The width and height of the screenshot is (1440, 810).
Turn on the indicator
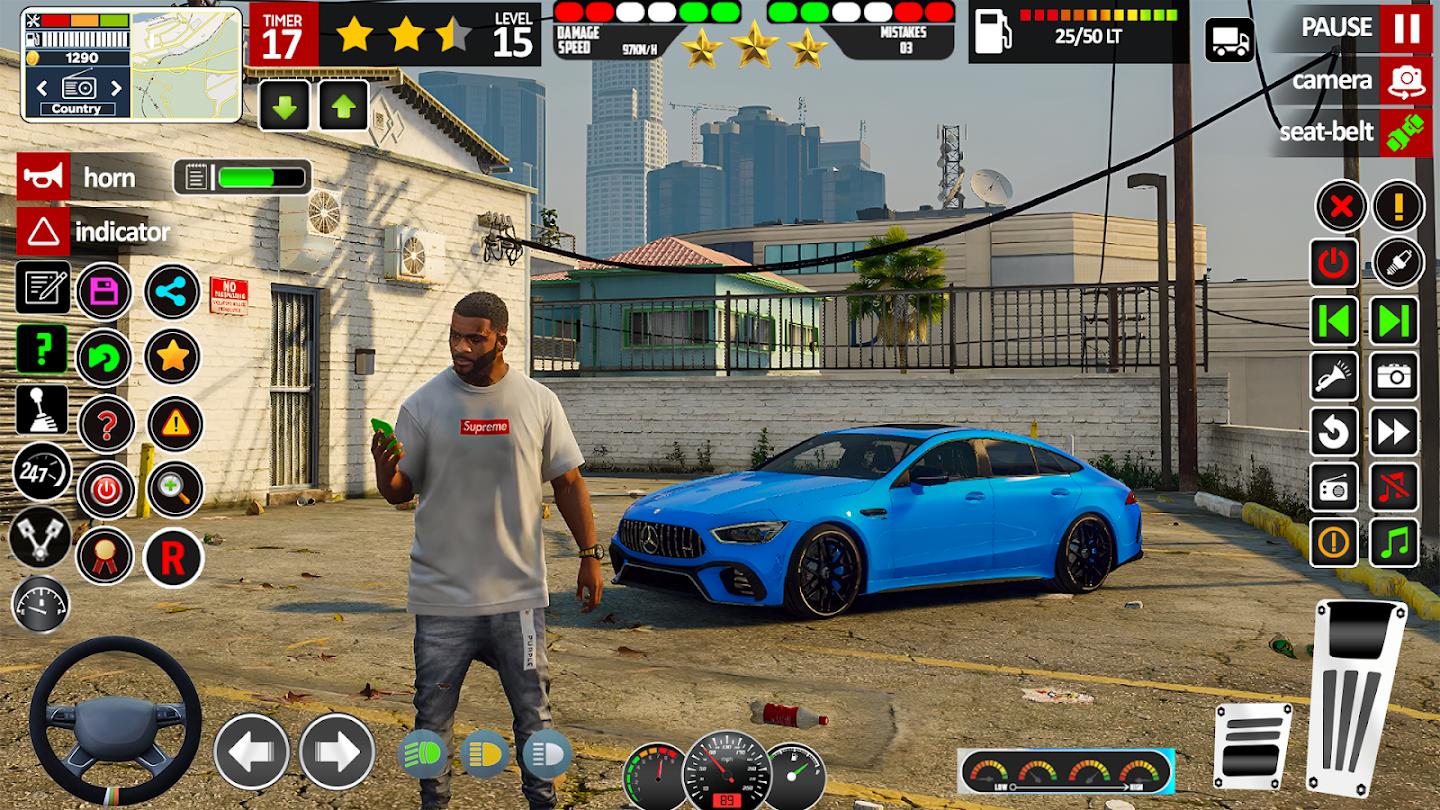(43, 232)
